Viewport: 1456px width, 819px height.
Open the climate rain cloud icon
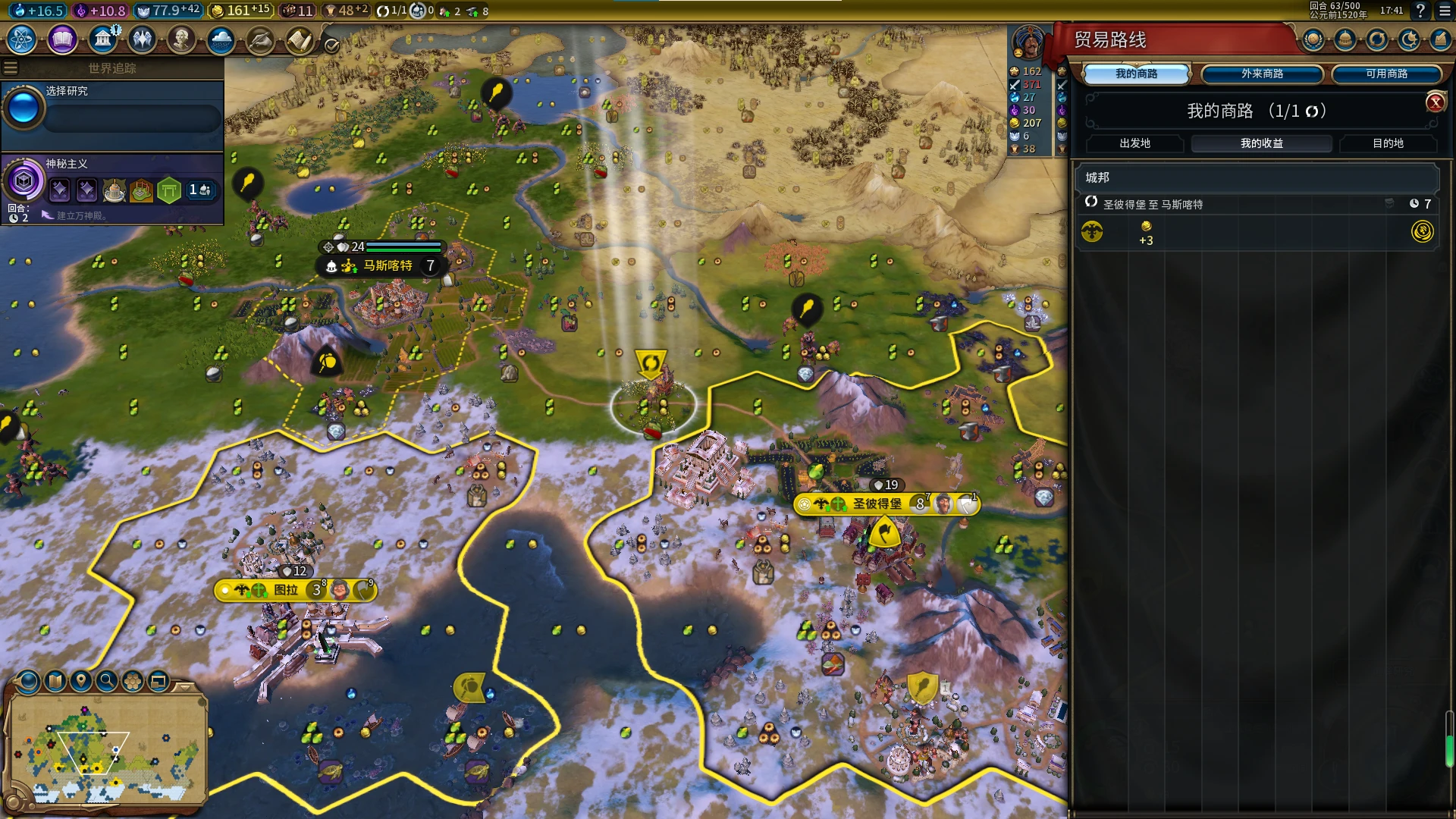pyautogui.click(x=221, y=39)
